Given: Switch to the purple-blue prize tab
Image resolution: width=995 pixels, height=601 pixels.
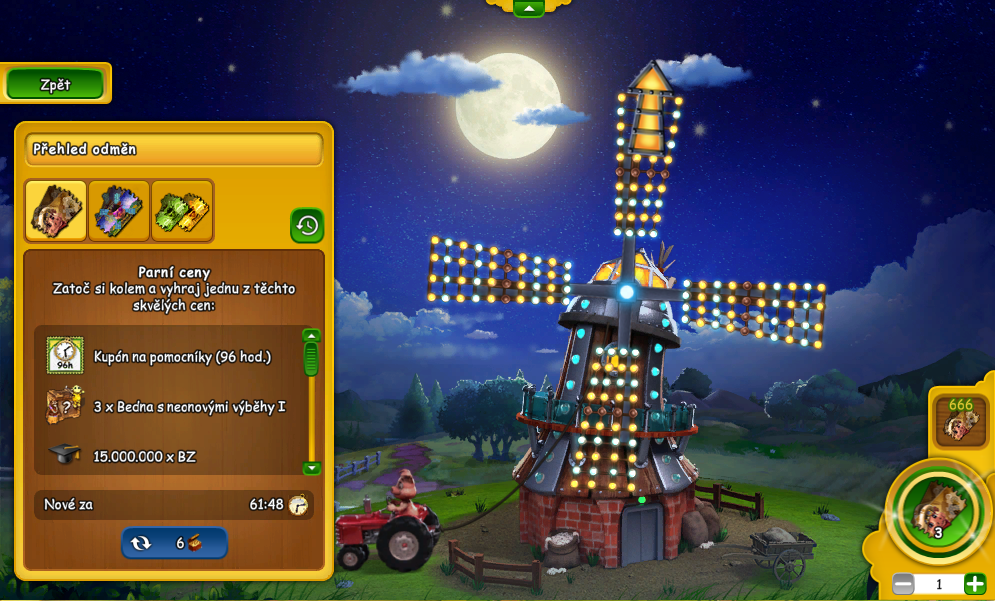Looking at the screenshot, I should [119, 210].
